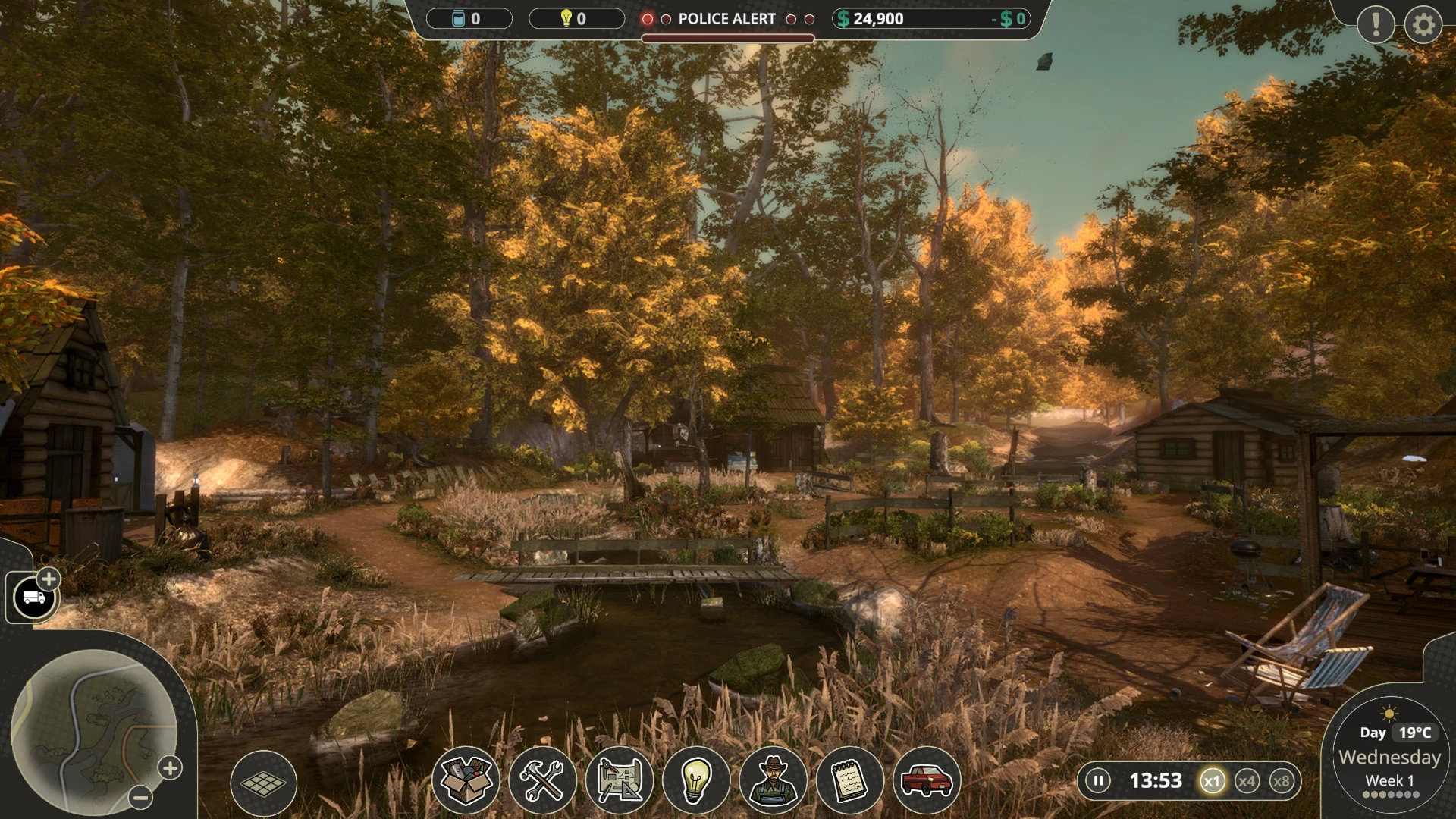
Task: Open the blueprint planning menu
Action: (620, 780)
